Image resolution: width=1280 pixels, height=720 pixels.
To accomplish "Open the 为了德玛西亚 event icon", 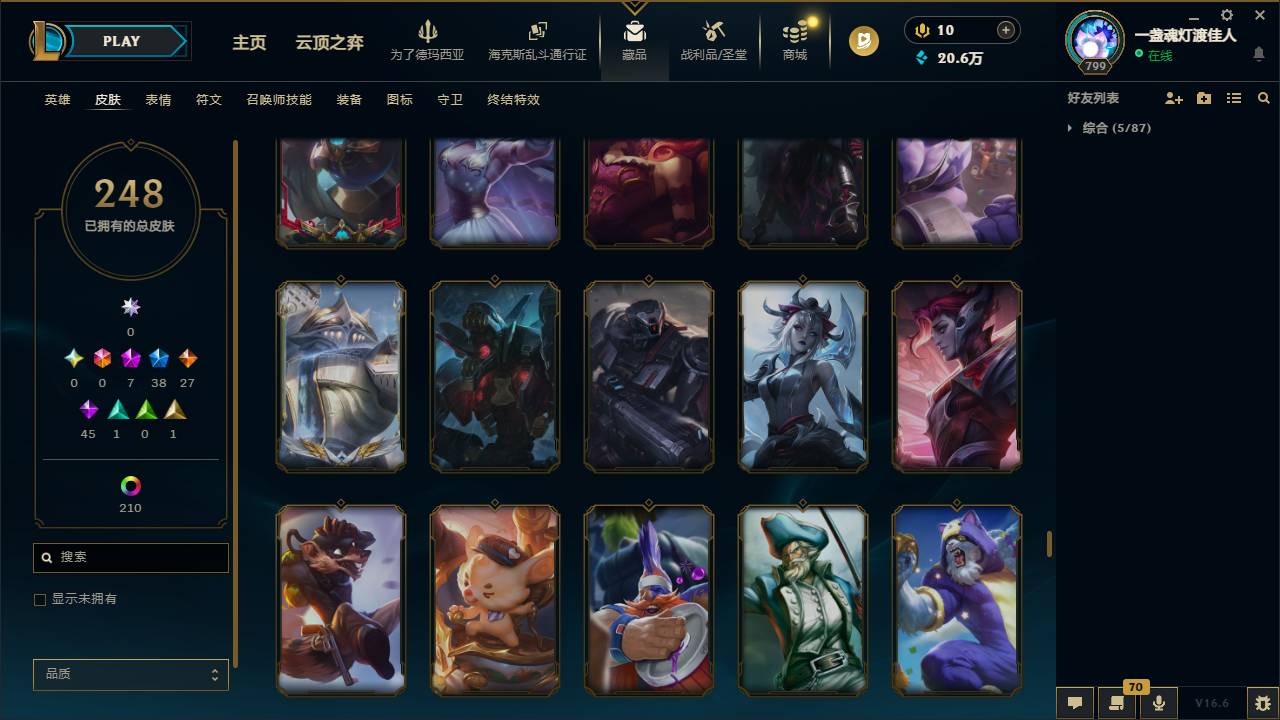I will 428,40.
